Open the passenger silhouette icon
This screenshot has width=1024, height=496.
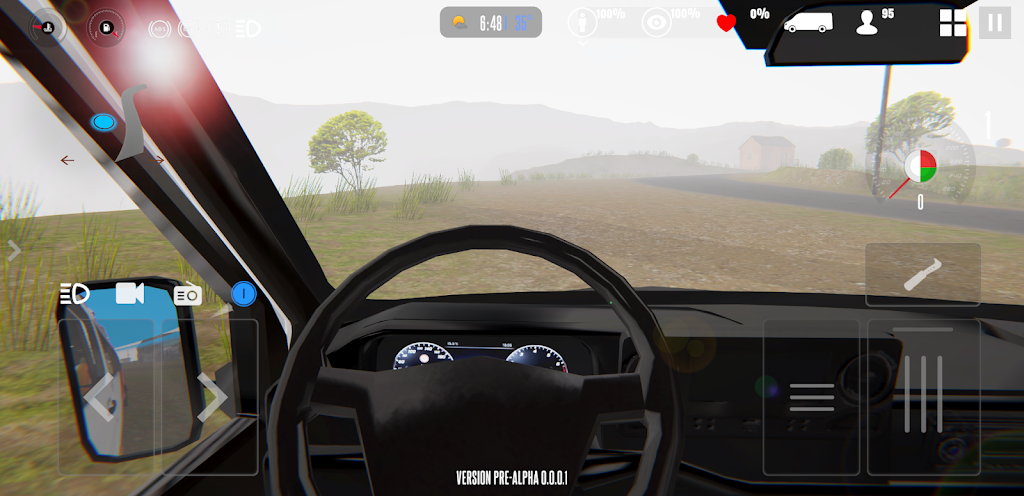[x=868, y=22]
